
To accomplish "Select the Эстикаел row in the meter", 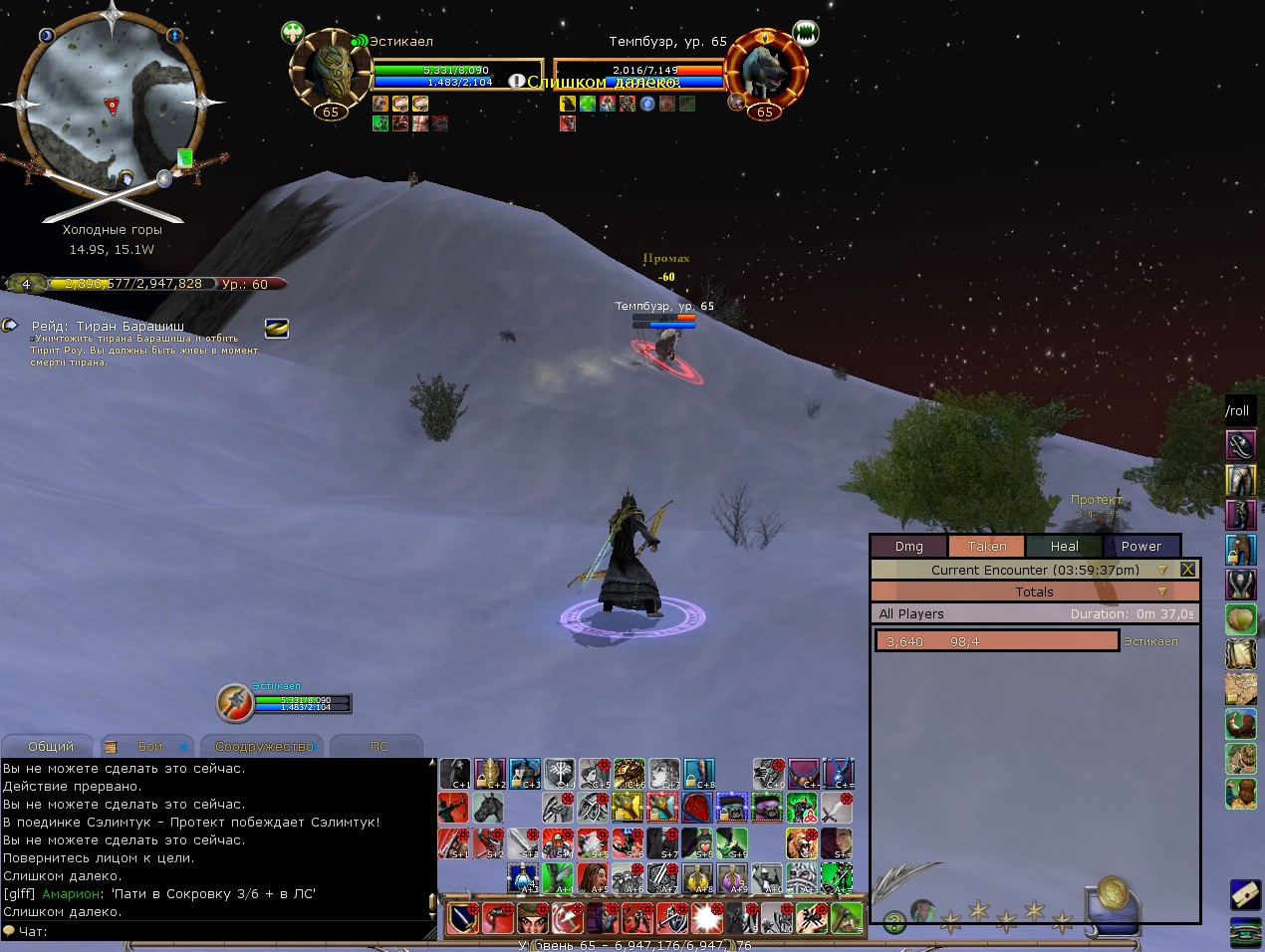I will click(x=996, y=641).
